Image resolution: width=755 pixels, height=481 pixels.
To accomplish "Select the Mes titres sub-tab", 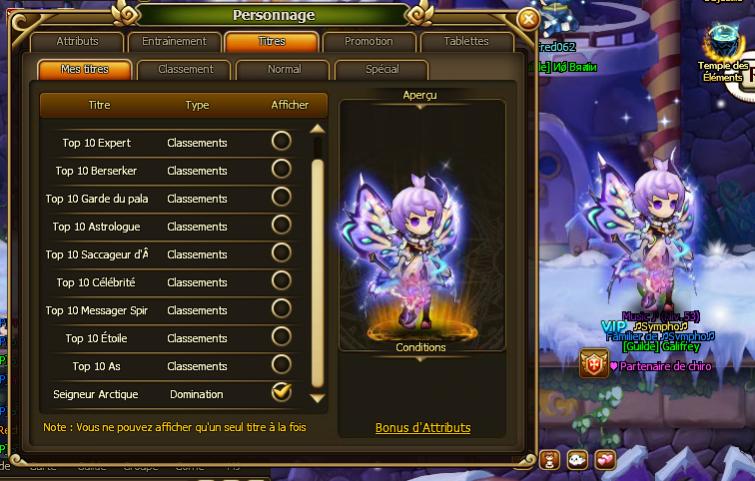I will coord(85,70).
